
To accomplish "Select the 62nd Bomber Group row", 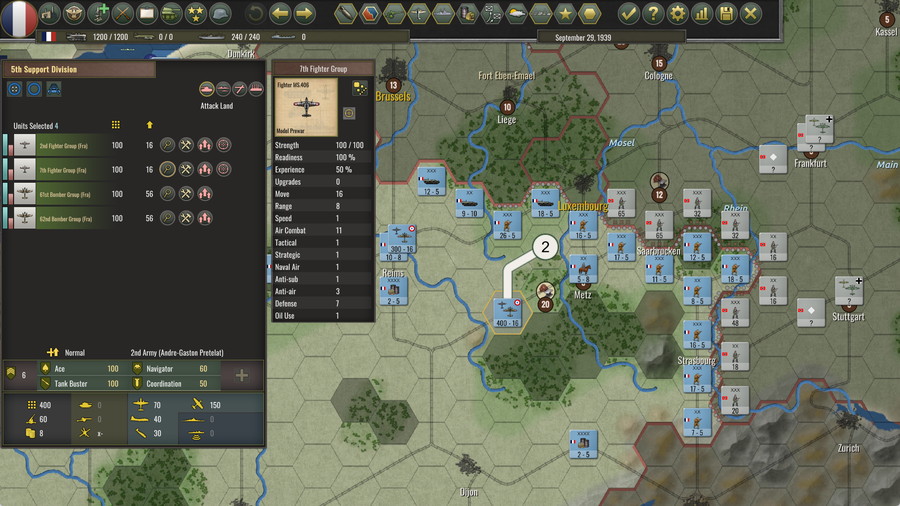I will click(x=70, y=218).
